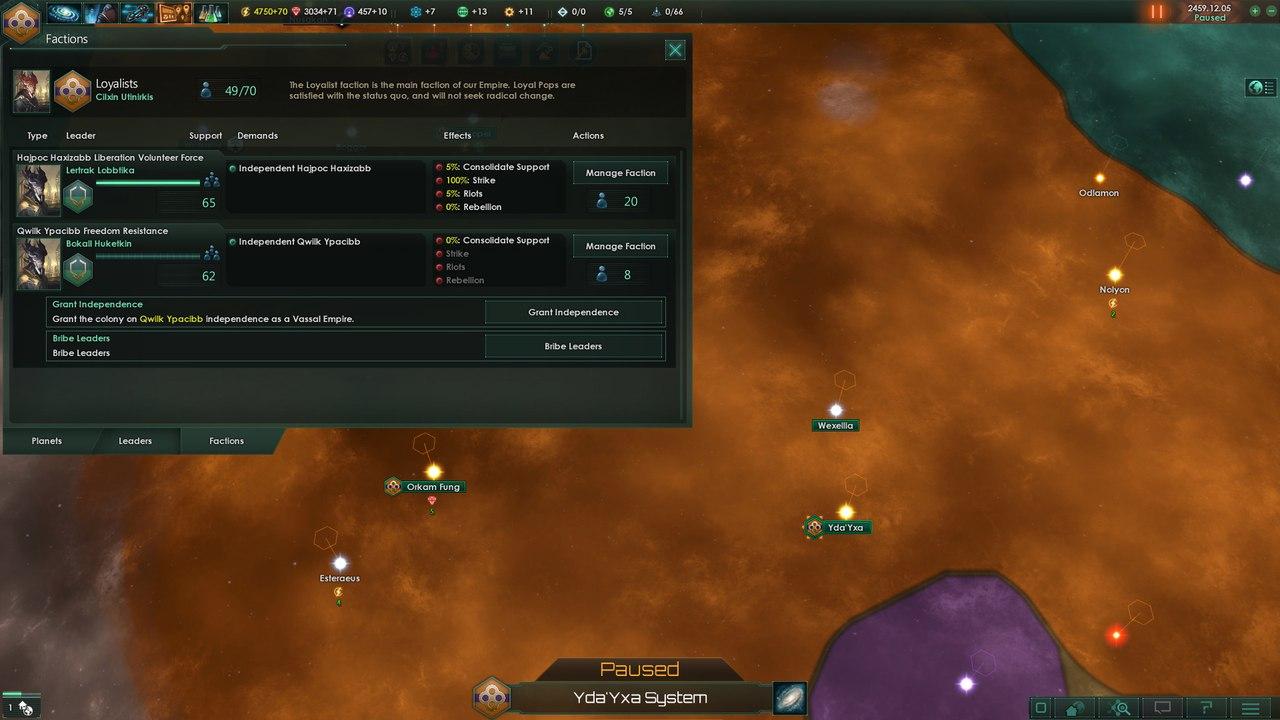
Task: Manage the Qwilk Ypacibb Freedom Resistance faction
Action: [x=620, y=246]
